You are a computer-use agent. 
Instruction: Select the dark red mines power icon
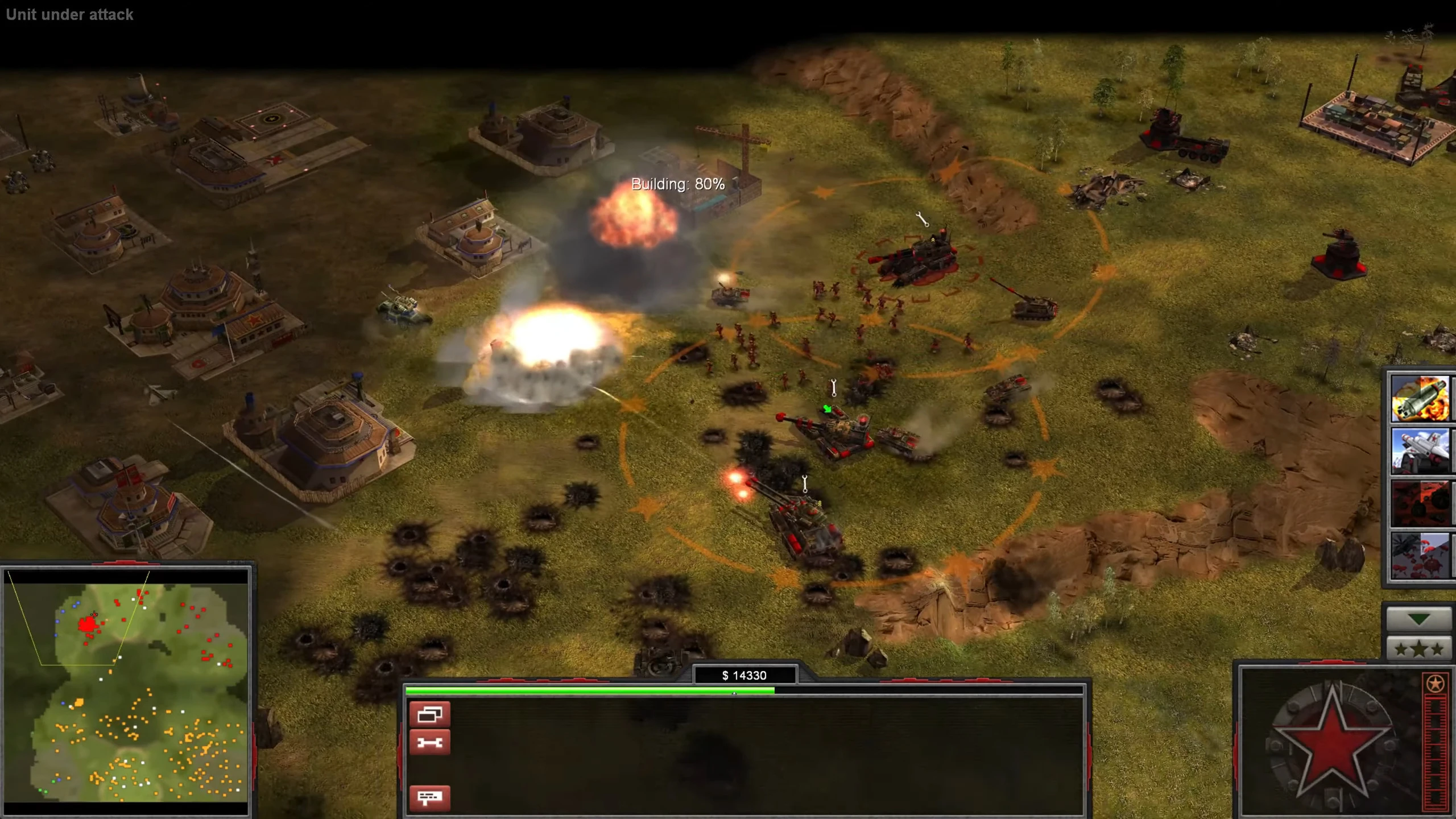pyautogui.click(x=1420, y=504)
